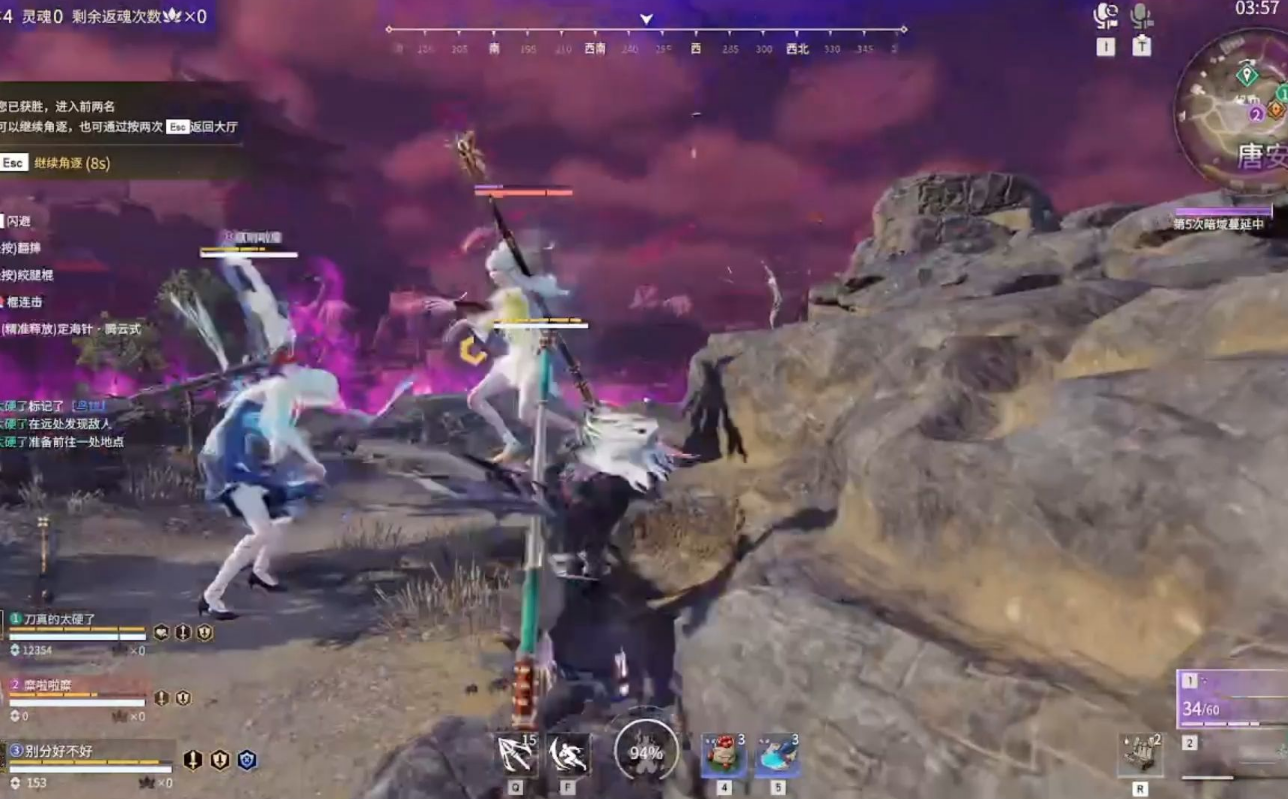
Task: Activate the running figure ultimate skill
Action: coord(568,755)
